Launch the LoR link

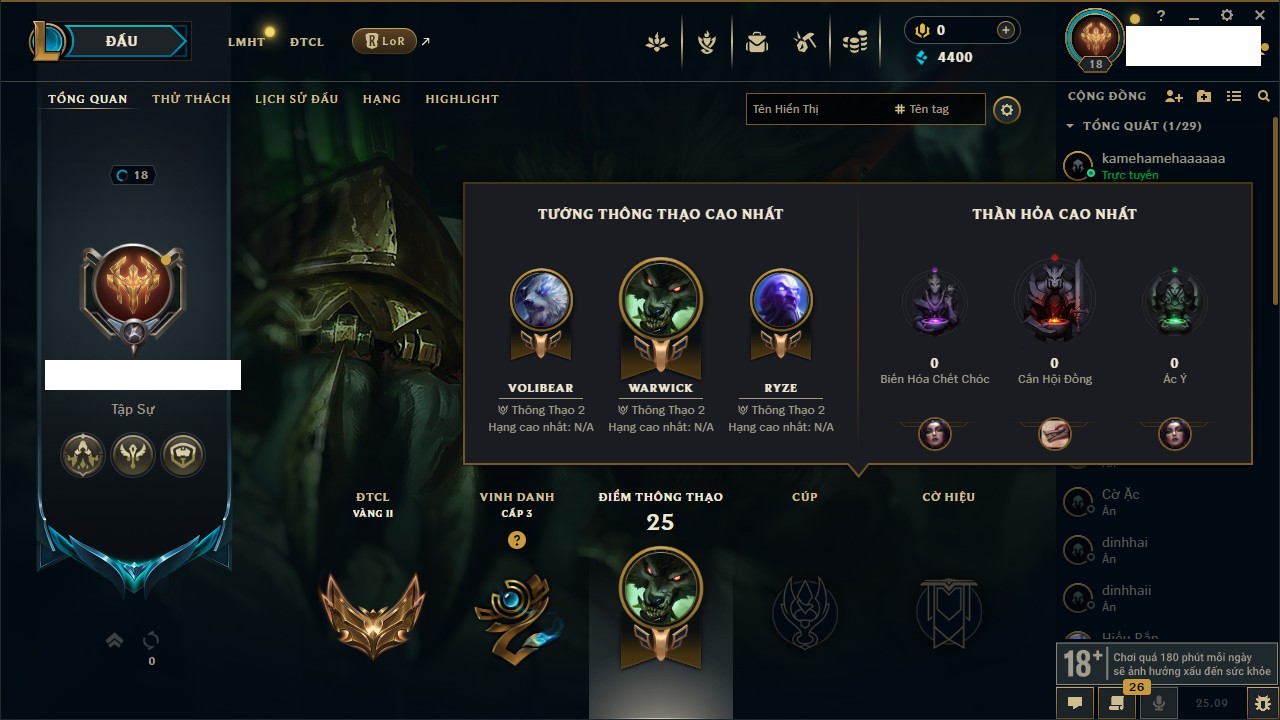click(x=384, y=41)
